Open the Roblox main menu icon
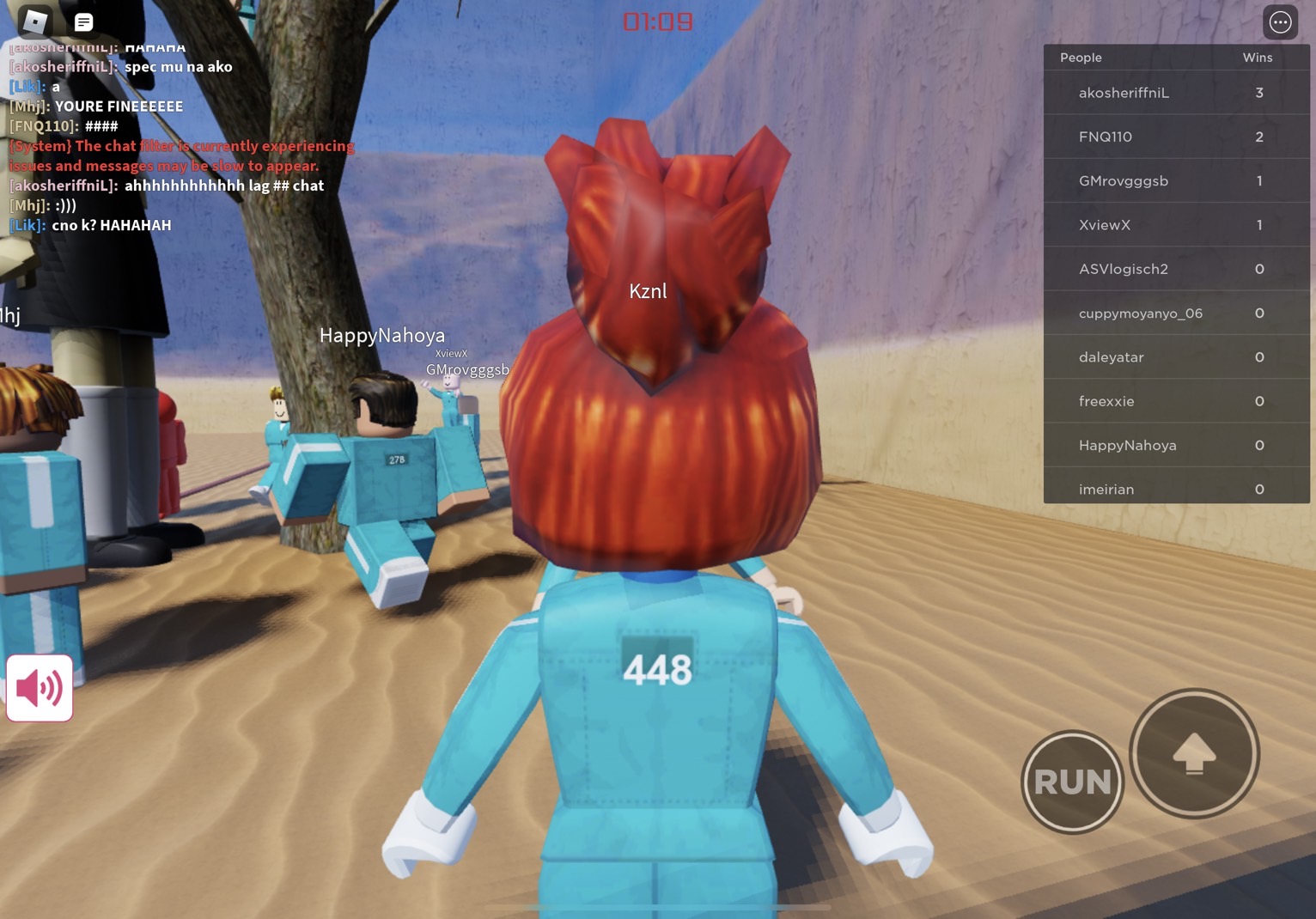Screen dimensions: 1316x919 (x=34, y=21)
